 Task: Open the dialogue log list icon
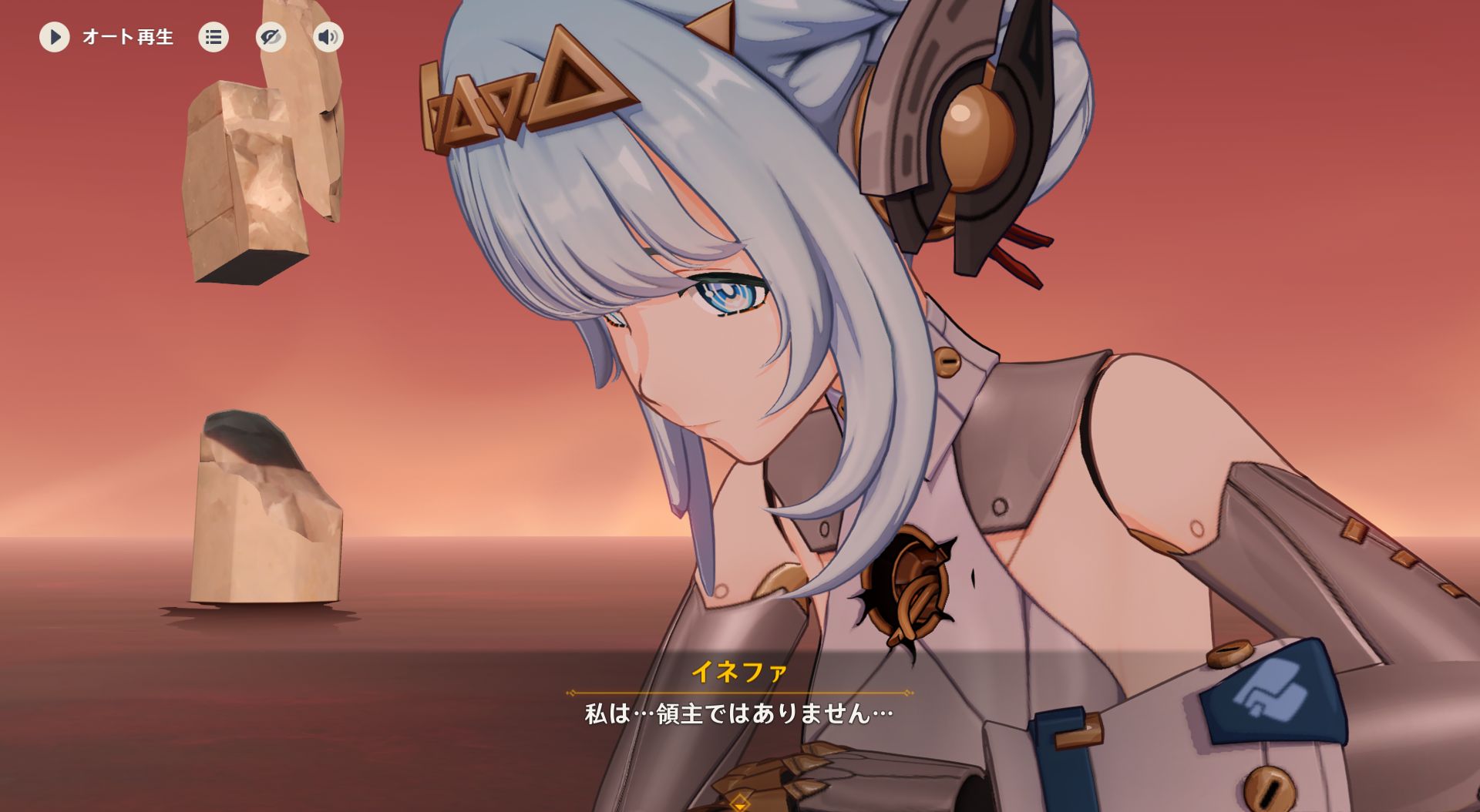[214, 37]
